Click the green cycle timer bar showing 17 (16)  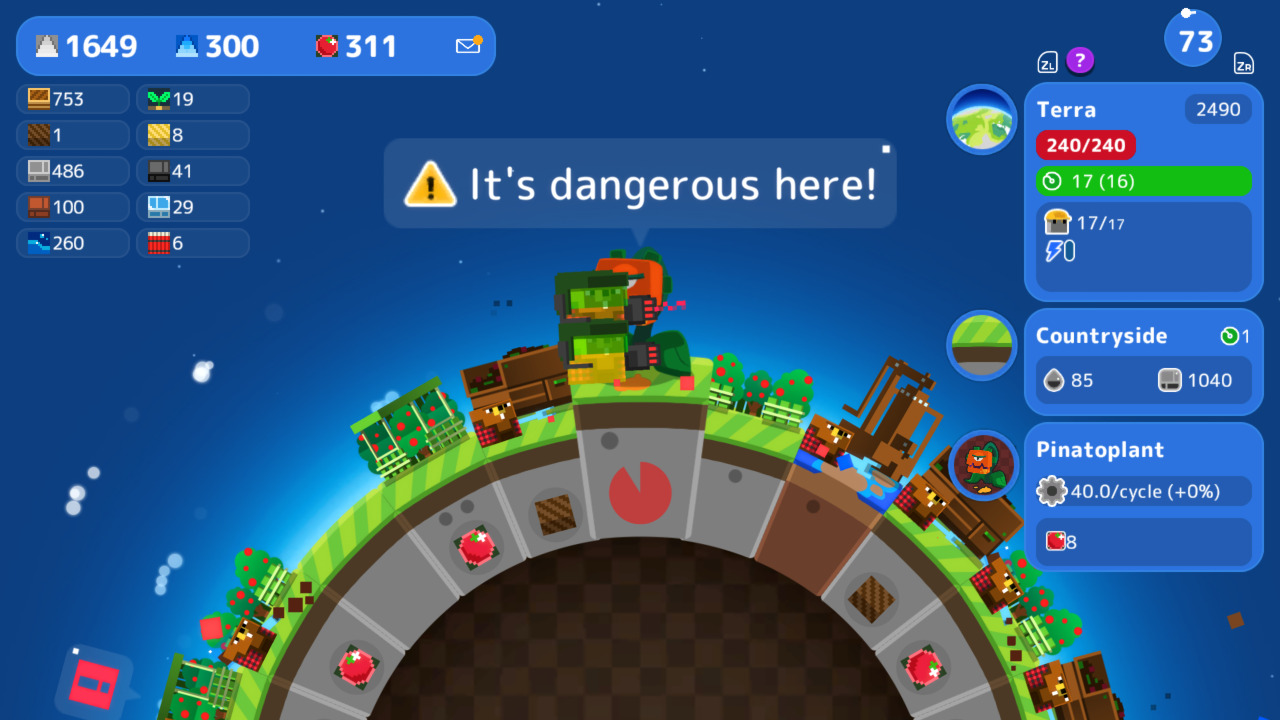pos(1144,182)
